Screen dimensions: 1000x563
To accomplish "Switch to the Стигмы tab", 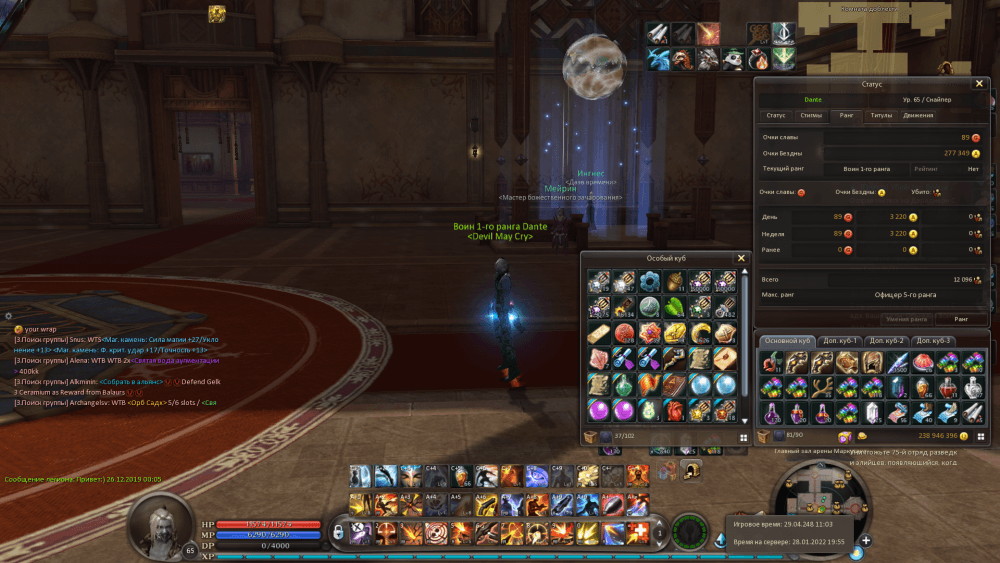I will 811,116.
